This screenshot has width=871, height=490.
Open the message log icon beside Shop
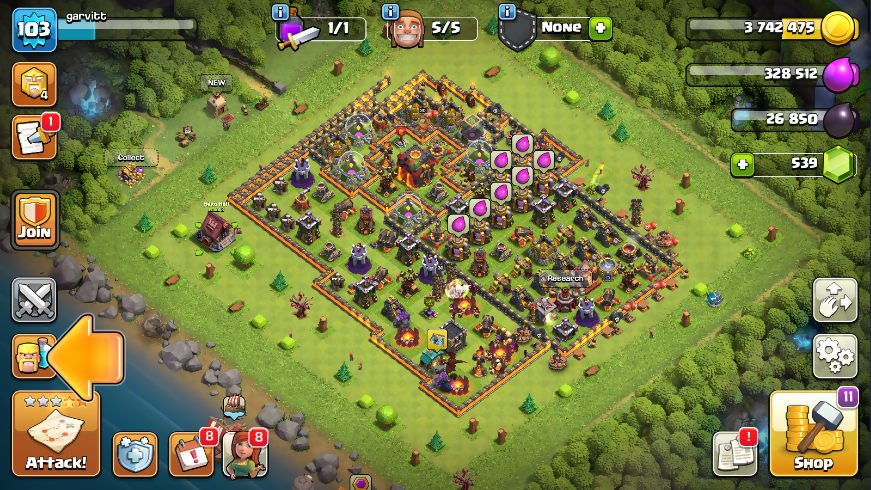point(734,454)
